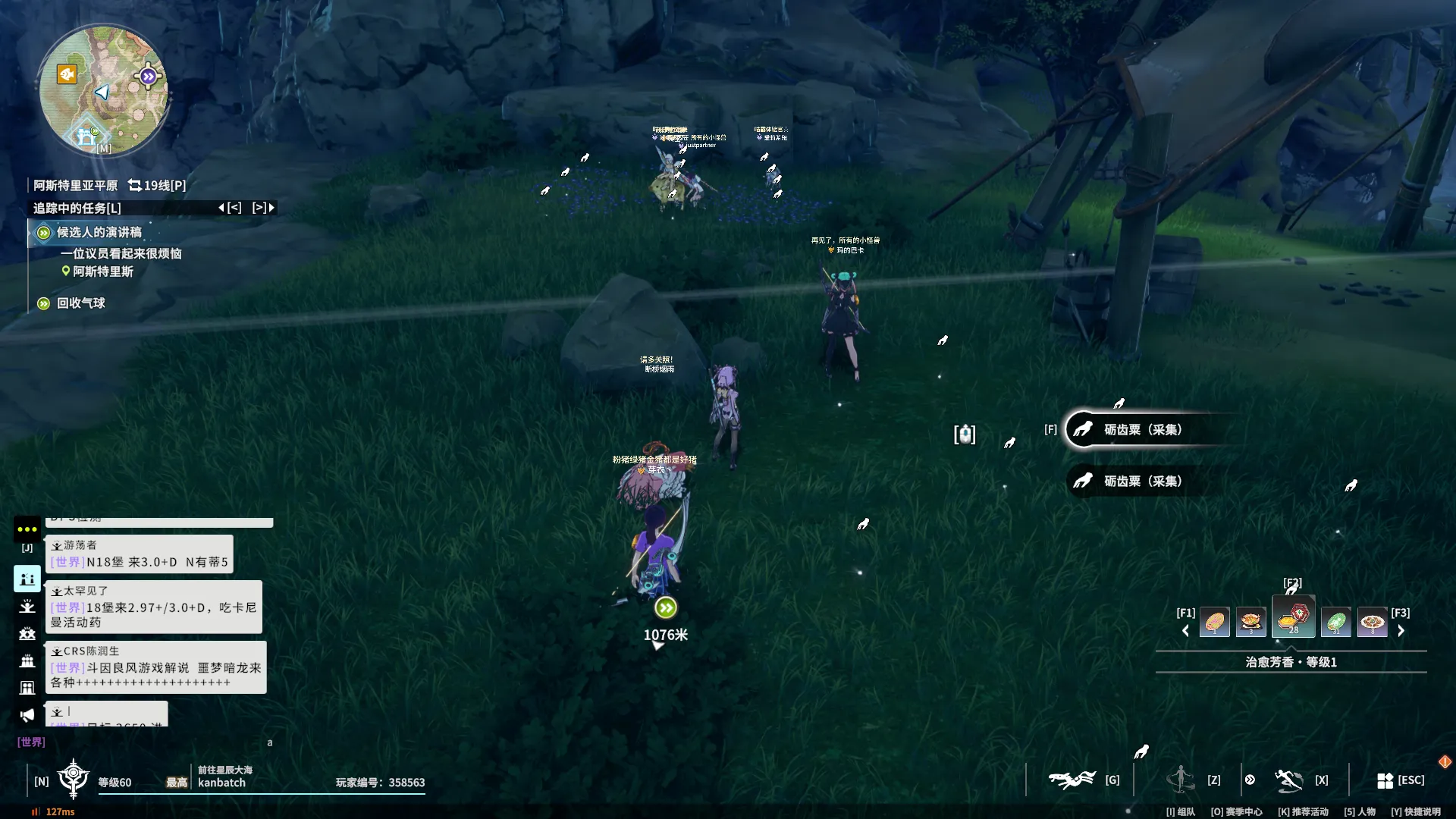The width and height of the screenshot is (1456, 819).
Task: Open the main menu grid icon
Action: point(1385,780)
